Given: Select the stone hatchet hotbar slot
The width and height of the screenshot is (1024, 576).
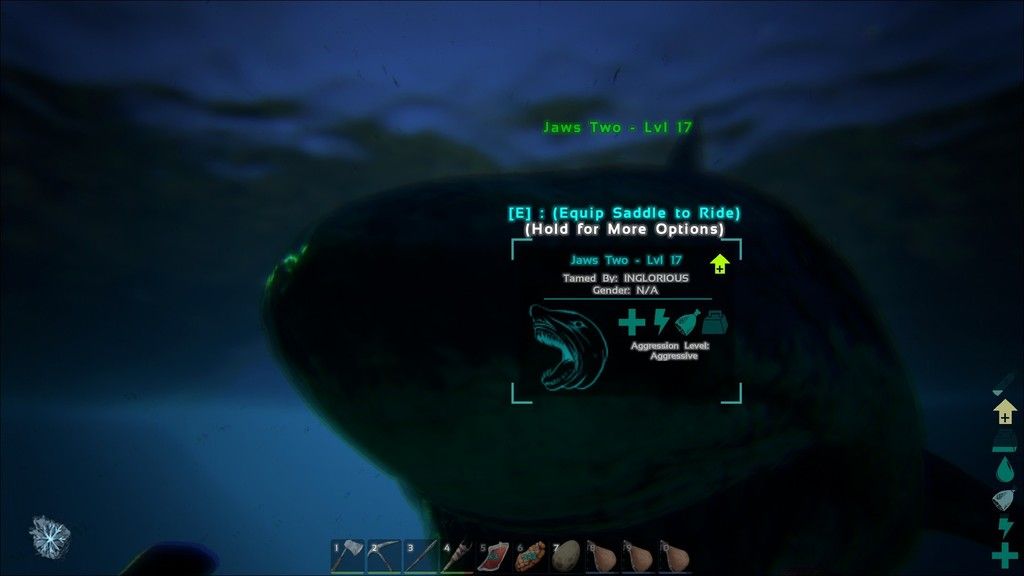Looking at the screenshot, I should coord(348,556).
